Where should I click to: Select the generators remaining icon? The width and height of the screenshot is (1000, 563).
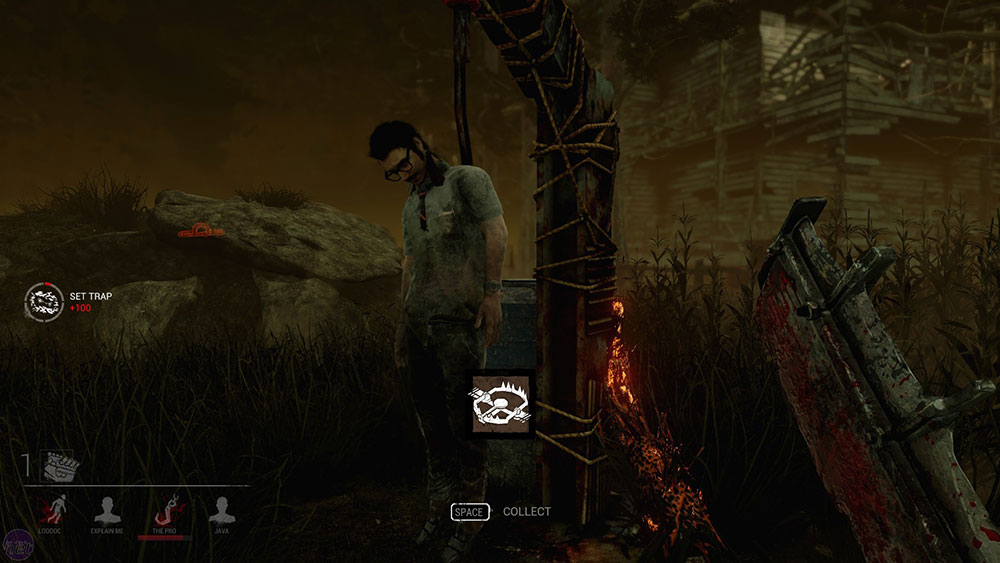[x=60, y=465]
